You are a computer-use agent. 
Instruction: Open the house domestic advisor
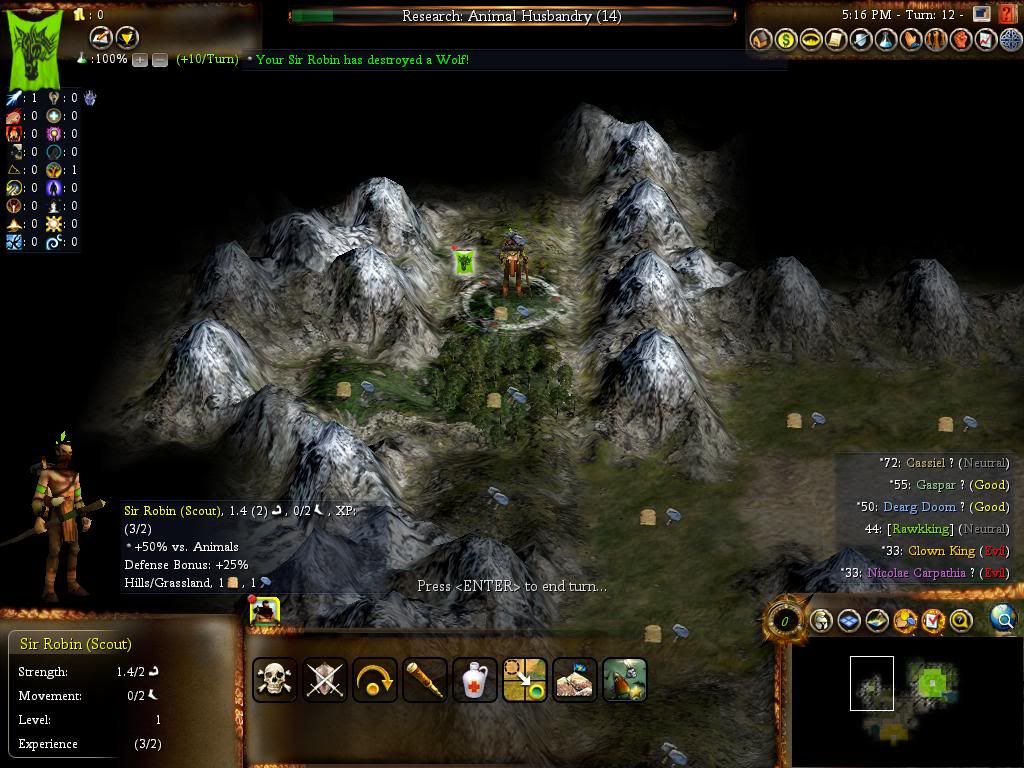[x=761, y=40]
